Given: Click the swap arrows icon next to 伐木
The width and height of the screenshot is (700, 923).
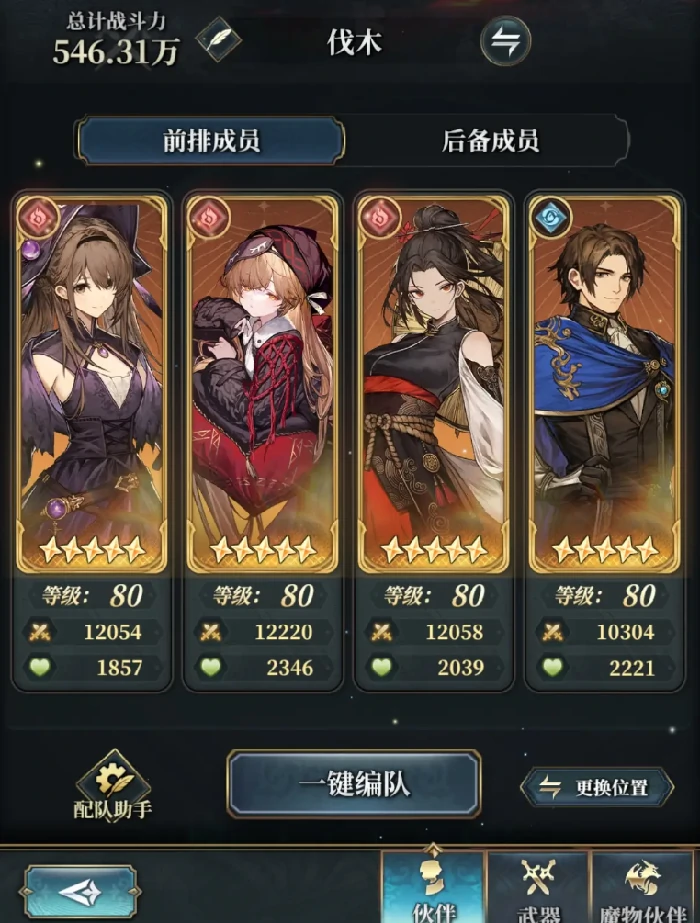Looking at the screenshot, I should pyautogui.click(x=505, y=41).
